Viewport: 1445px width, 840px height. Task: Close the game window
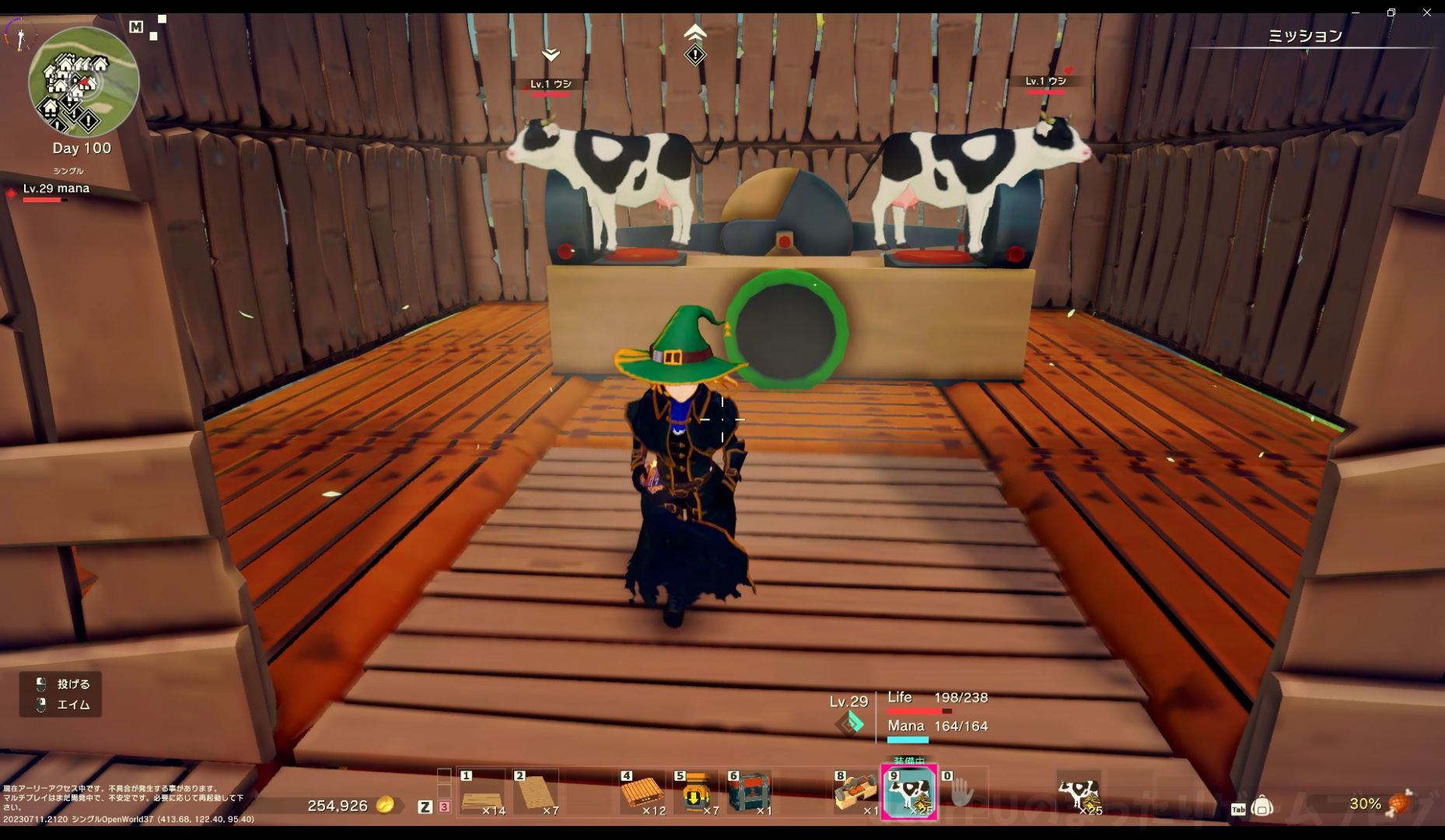1426,12
